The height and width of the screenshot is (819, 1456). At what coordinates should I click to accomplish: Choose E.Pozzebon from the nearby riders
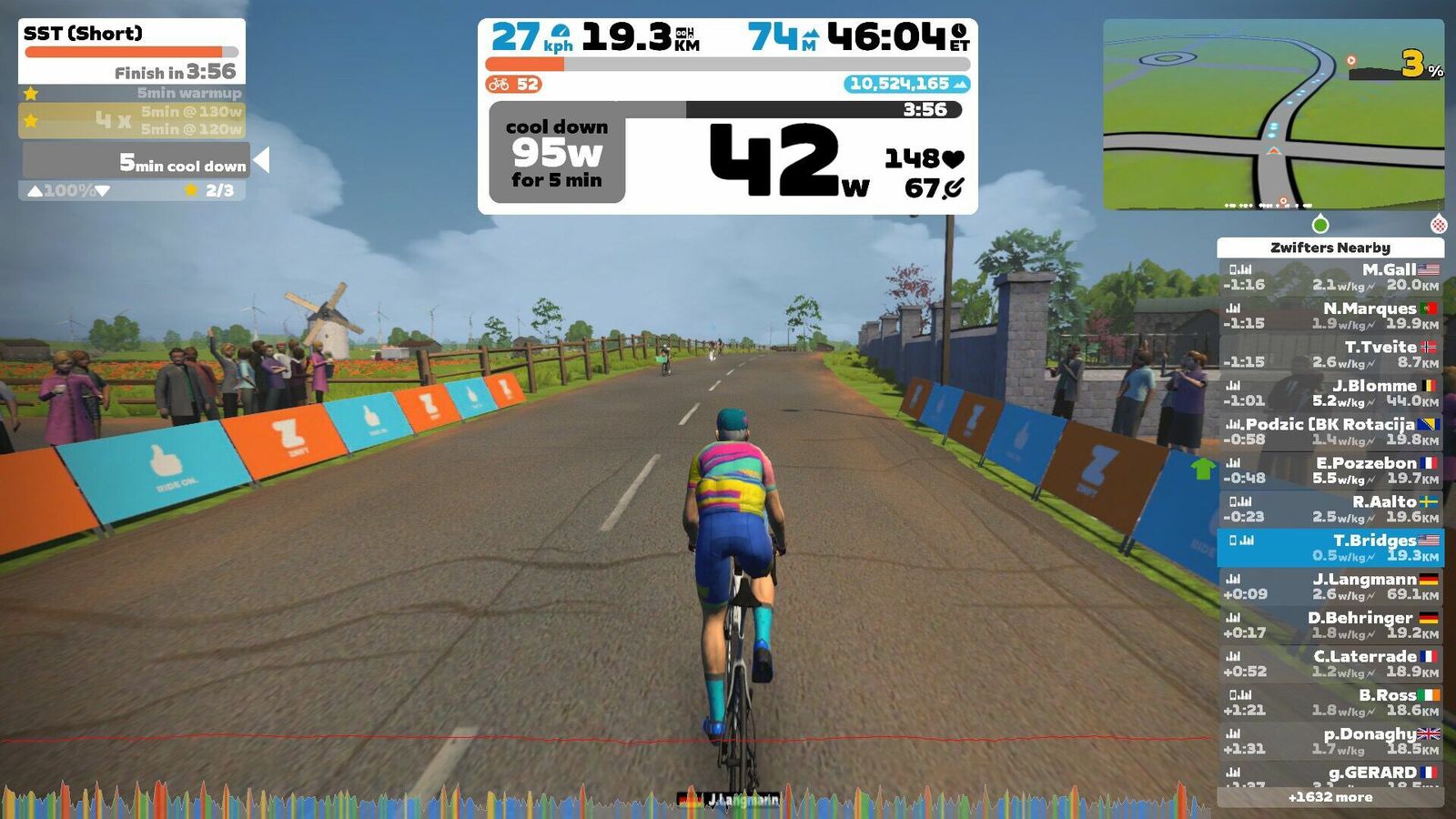click(1330, 470)
